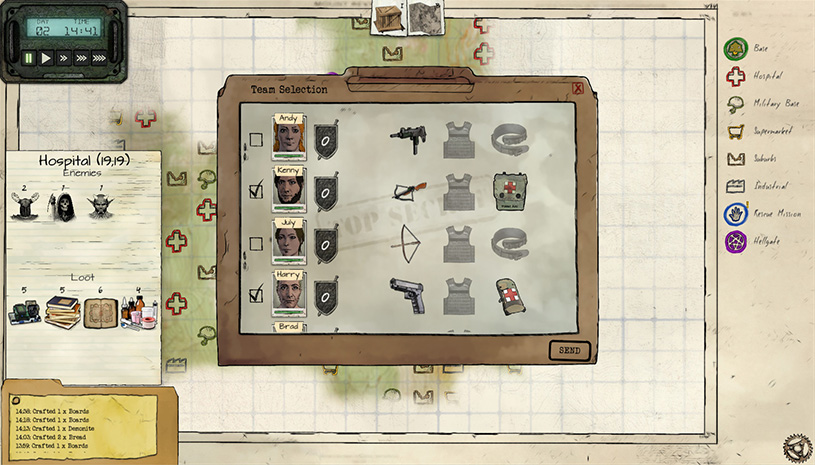This screenshot has width=815, height=465.
Task: Deselect Harry's checkbox
Action: [x=256, y=294]
